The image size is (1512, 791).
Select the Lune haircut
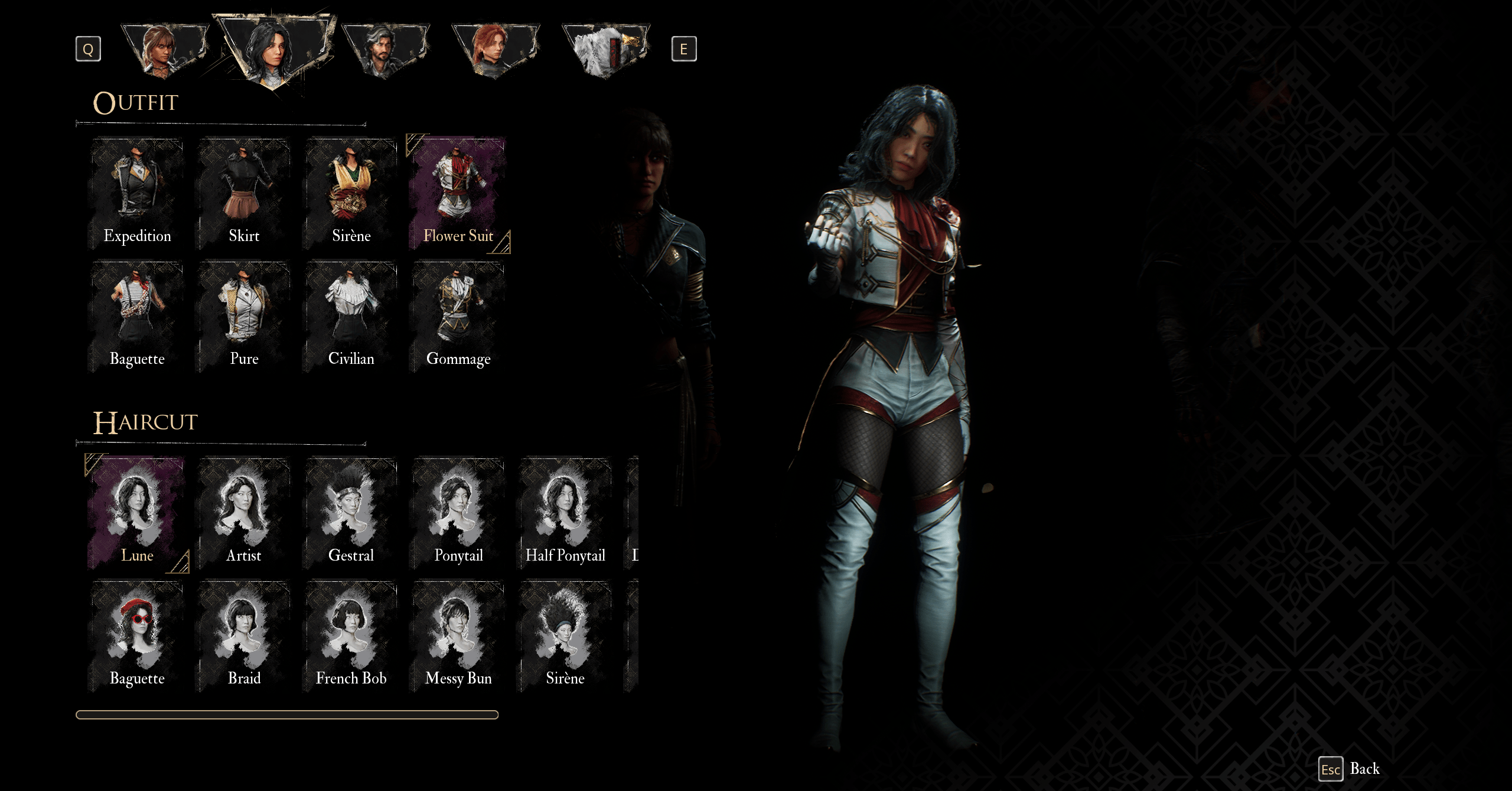(137, 513)
